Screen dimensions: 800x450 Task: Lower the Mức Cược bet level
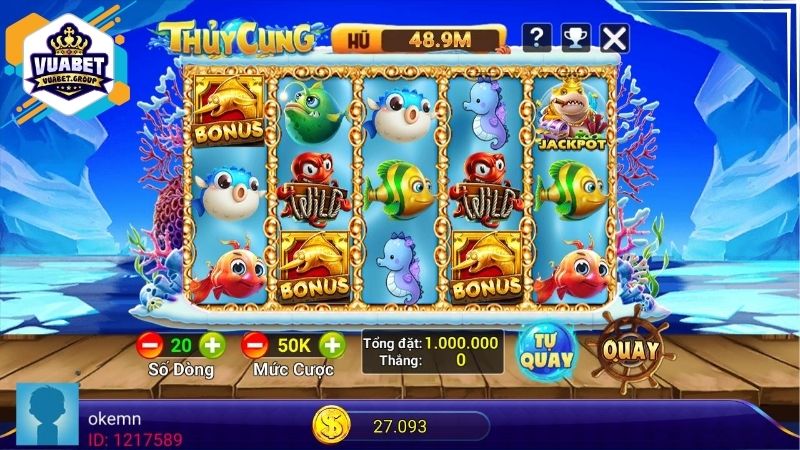[x=255, y=345]
